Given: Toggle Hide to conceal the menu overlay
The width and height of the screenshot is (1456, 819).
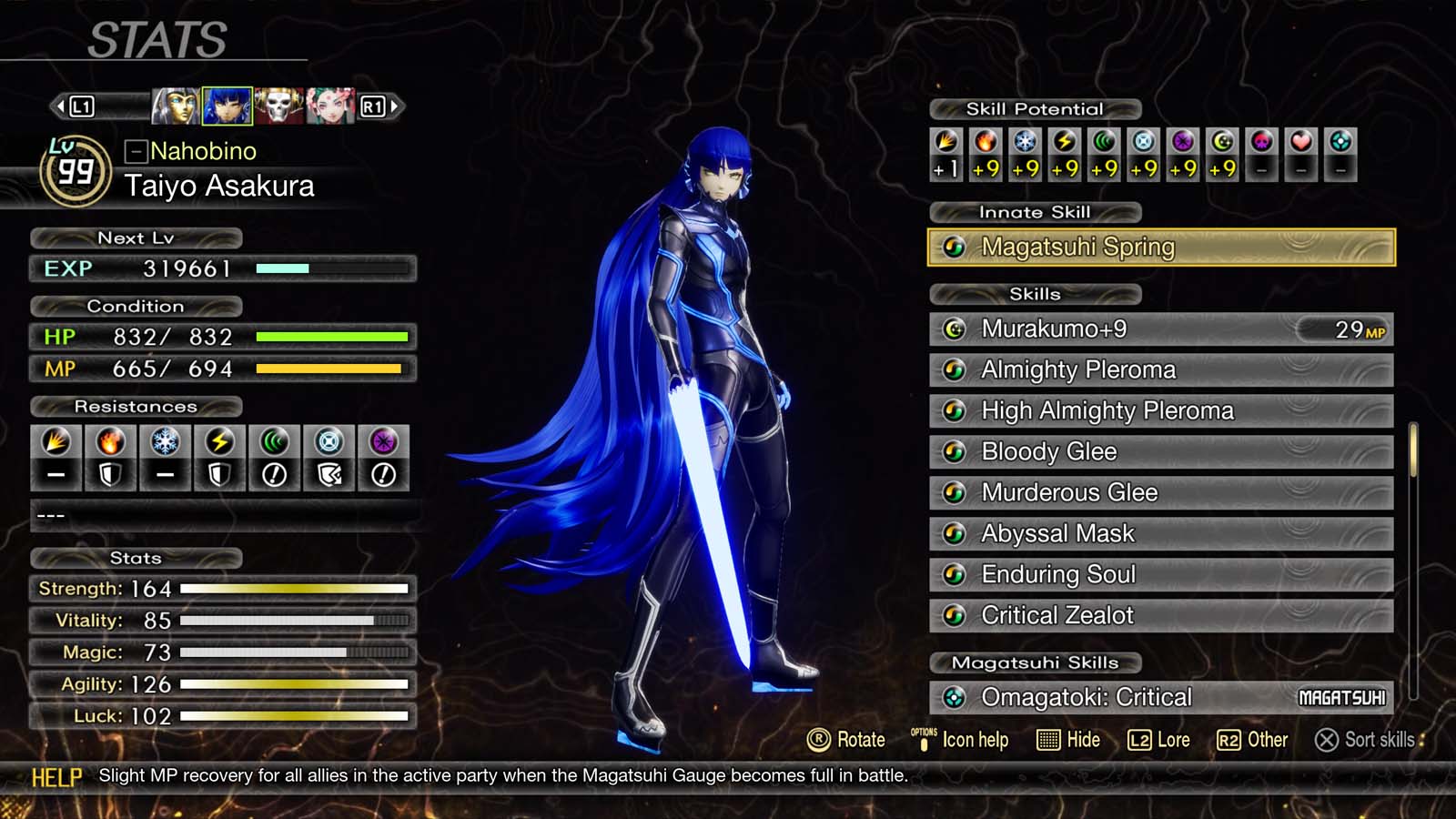Looking at the screenshot, I should [x=1068, y=740].
